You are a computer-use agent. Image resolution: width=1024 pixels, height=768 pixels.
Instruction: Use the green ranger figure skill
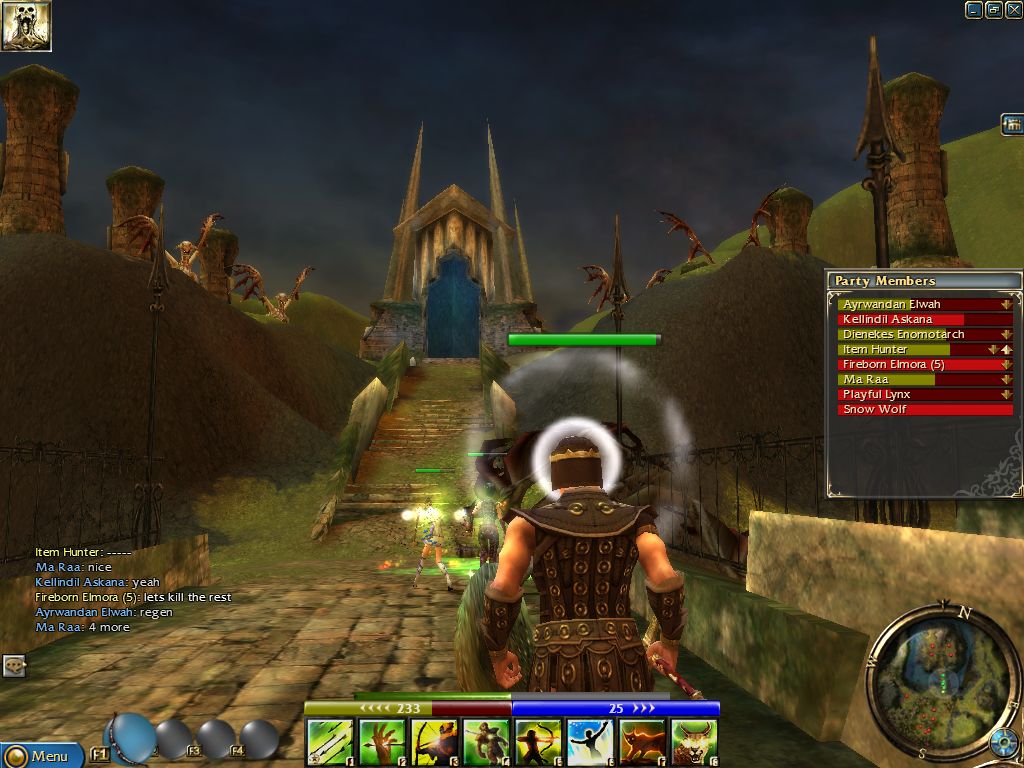pos(486,742)
